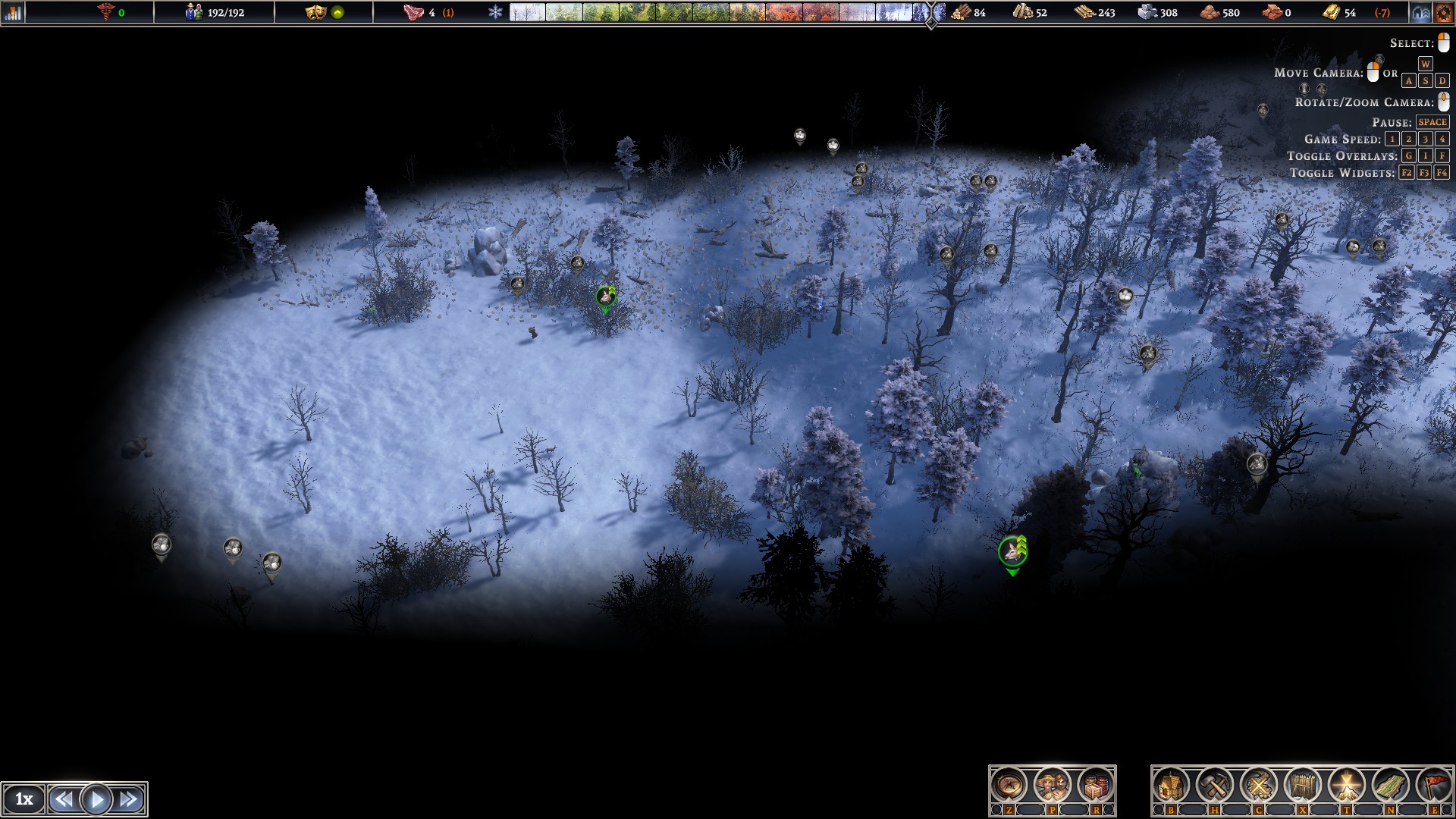This screenshot has height=819, width=1456.
Task: Choose the wooden palisade wall tool
Action: 1303,786
